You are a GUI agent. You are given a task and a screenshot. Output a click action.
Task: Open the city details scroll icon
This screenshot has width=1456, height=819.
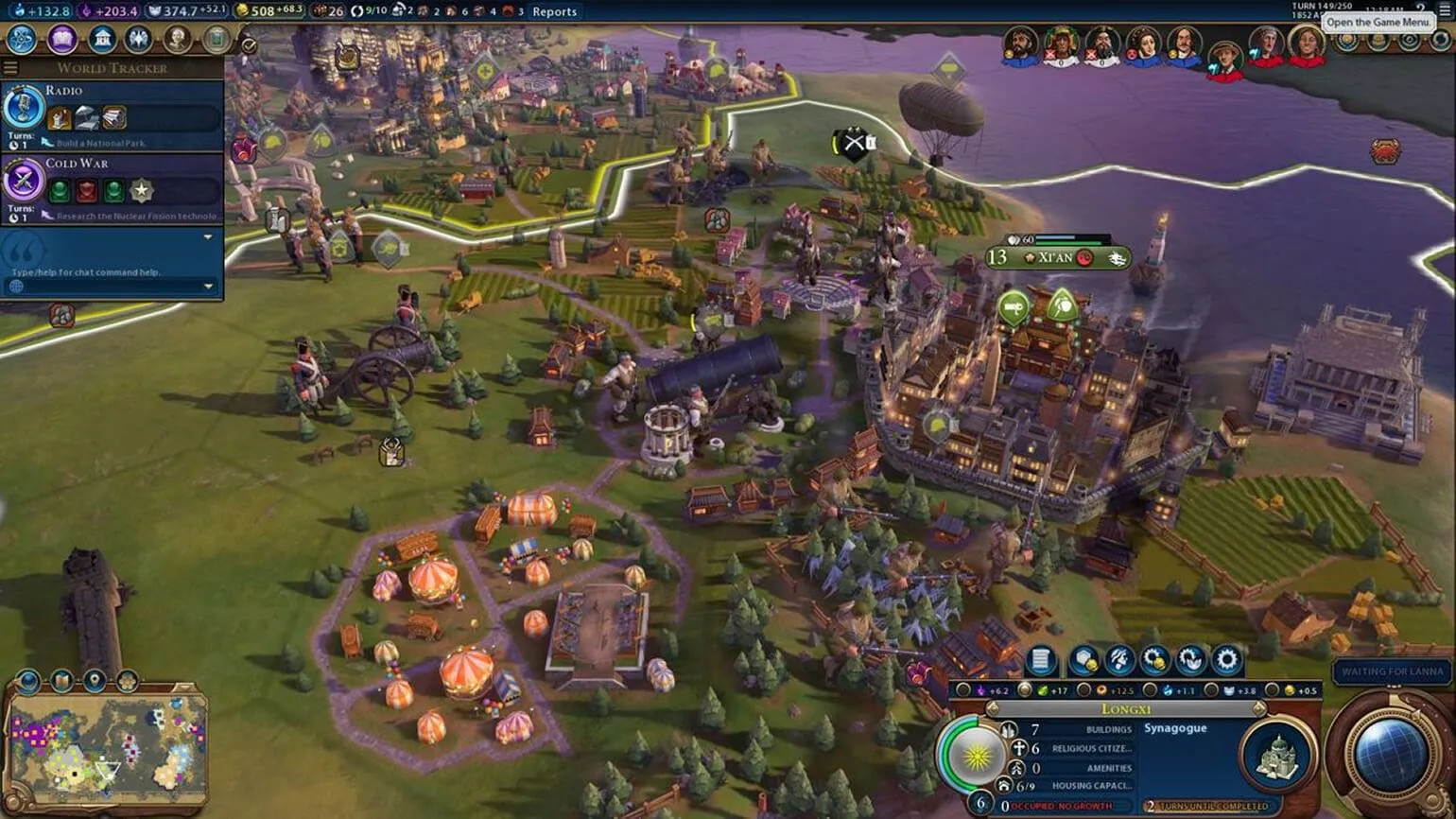tap(1040, 659)
